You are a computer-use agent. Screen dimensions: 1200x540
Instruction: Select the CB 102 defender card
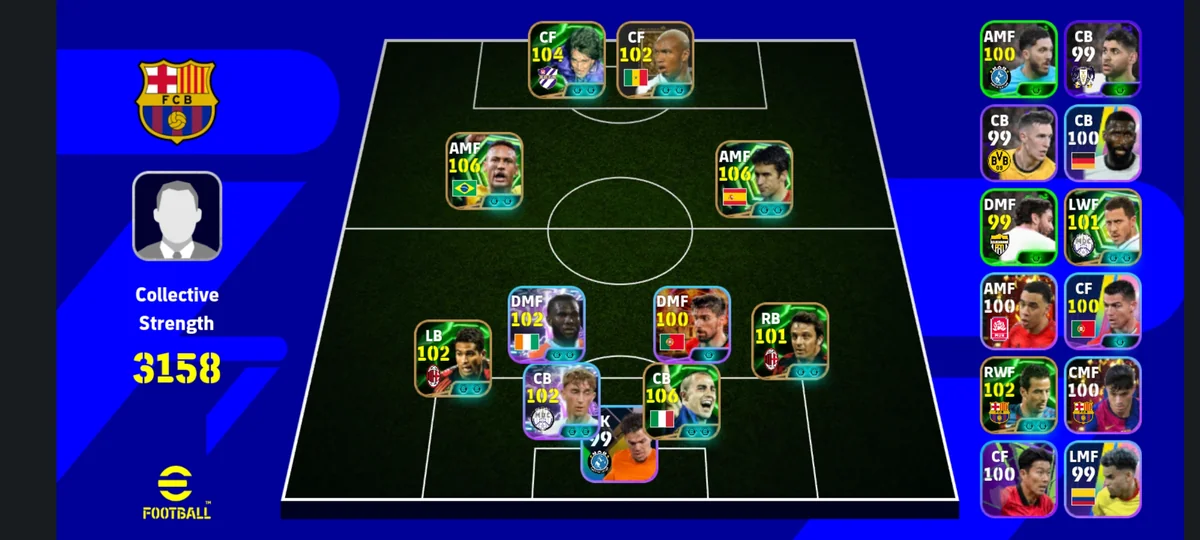pyautogui.click(x=561, y=401)
